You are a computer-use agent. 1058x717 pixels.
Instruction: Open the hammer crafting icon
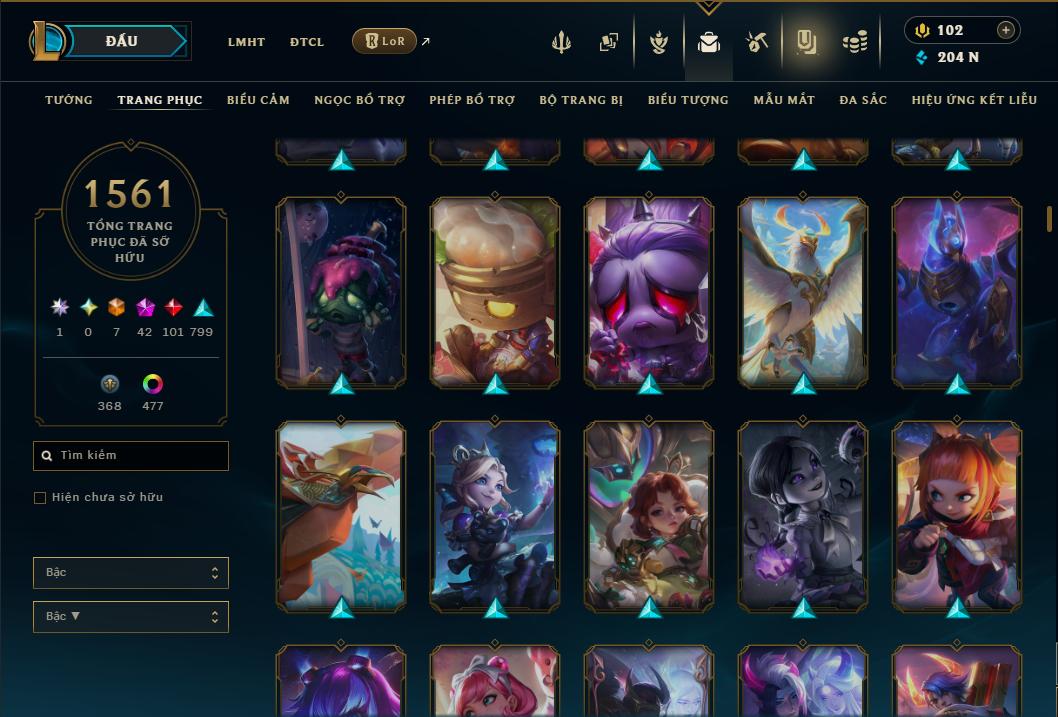757,42
